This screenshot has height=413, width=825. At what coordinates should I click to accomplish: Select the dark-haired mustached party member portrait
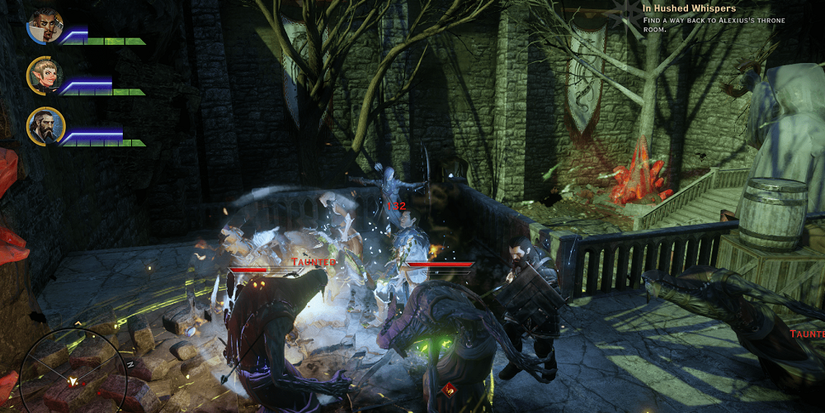[46, 27]
